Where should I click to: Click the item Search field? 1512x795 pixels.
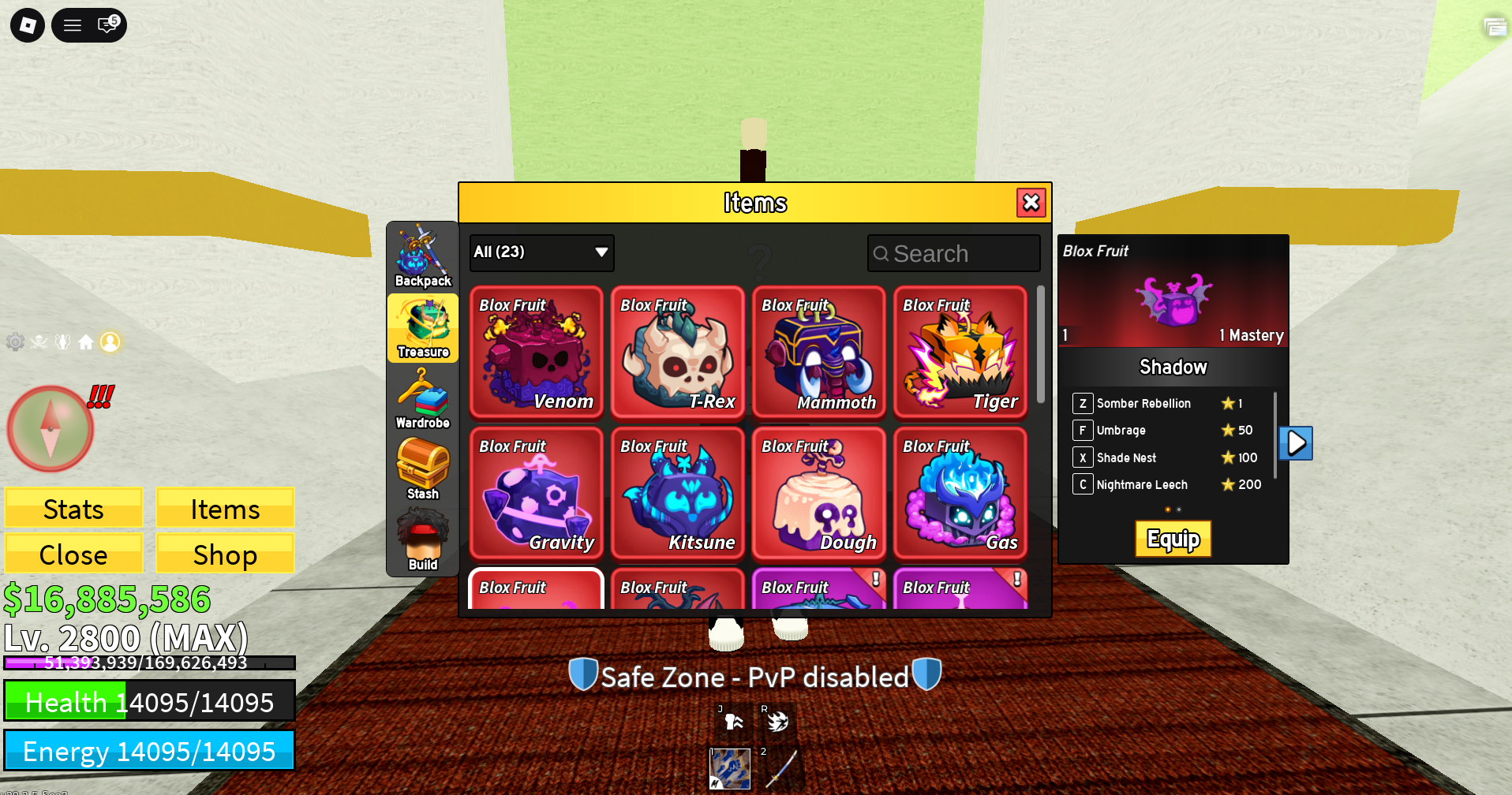pos(953,254)
